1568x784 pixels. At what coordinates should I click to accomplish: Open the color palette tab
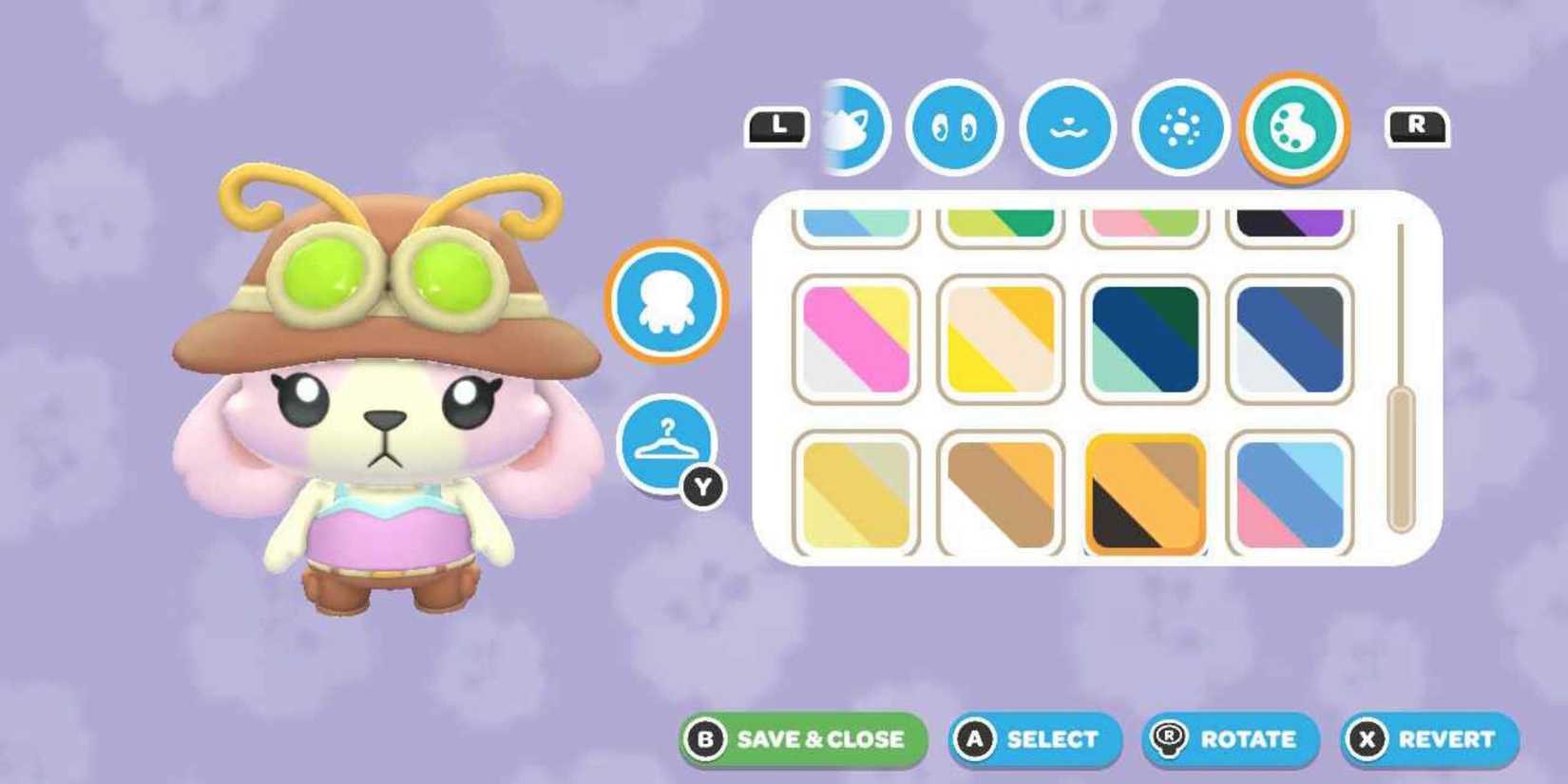1299,128
